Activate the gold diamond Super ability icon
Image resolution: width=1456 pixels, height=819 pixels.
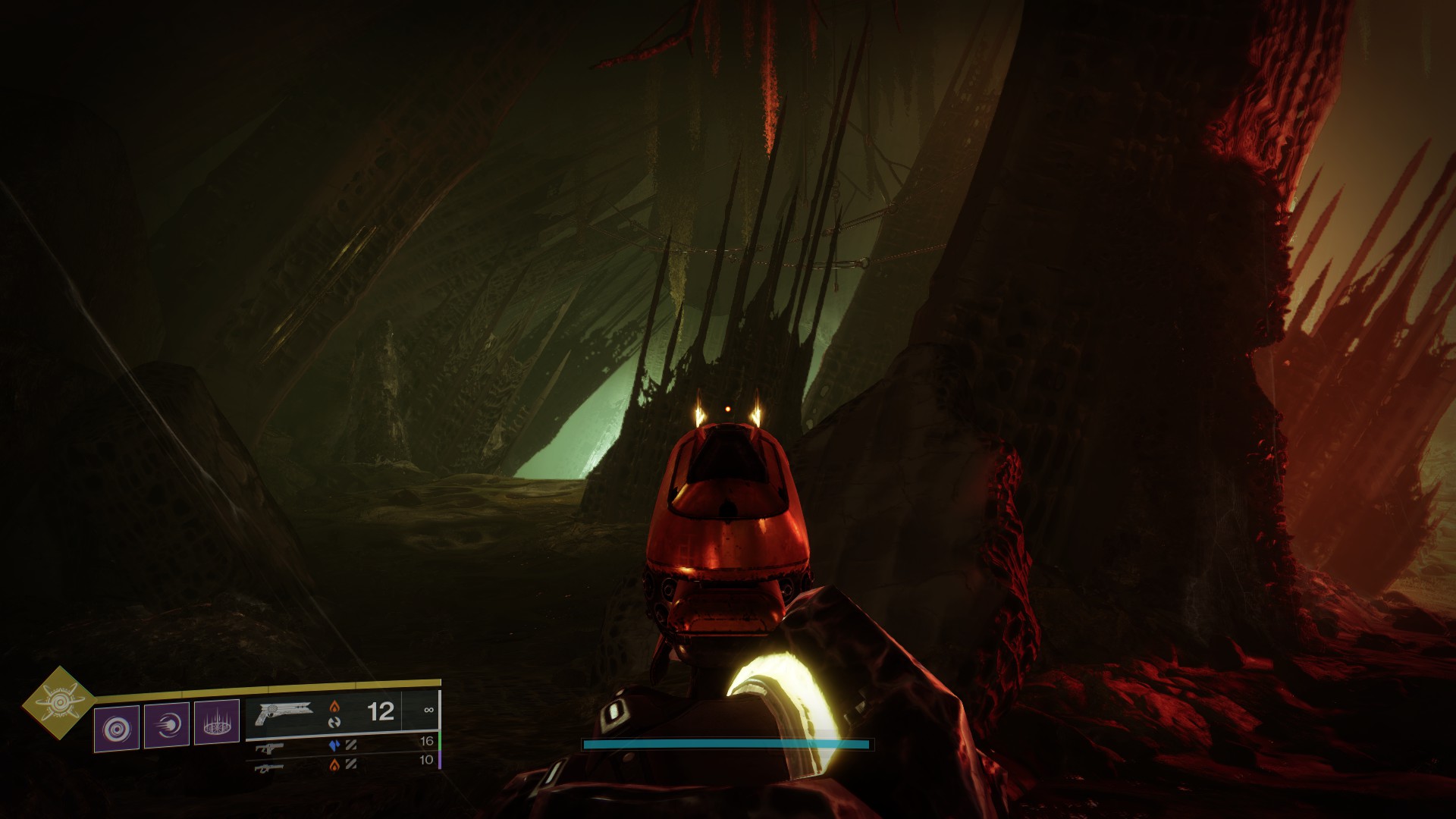pos(58,703)
